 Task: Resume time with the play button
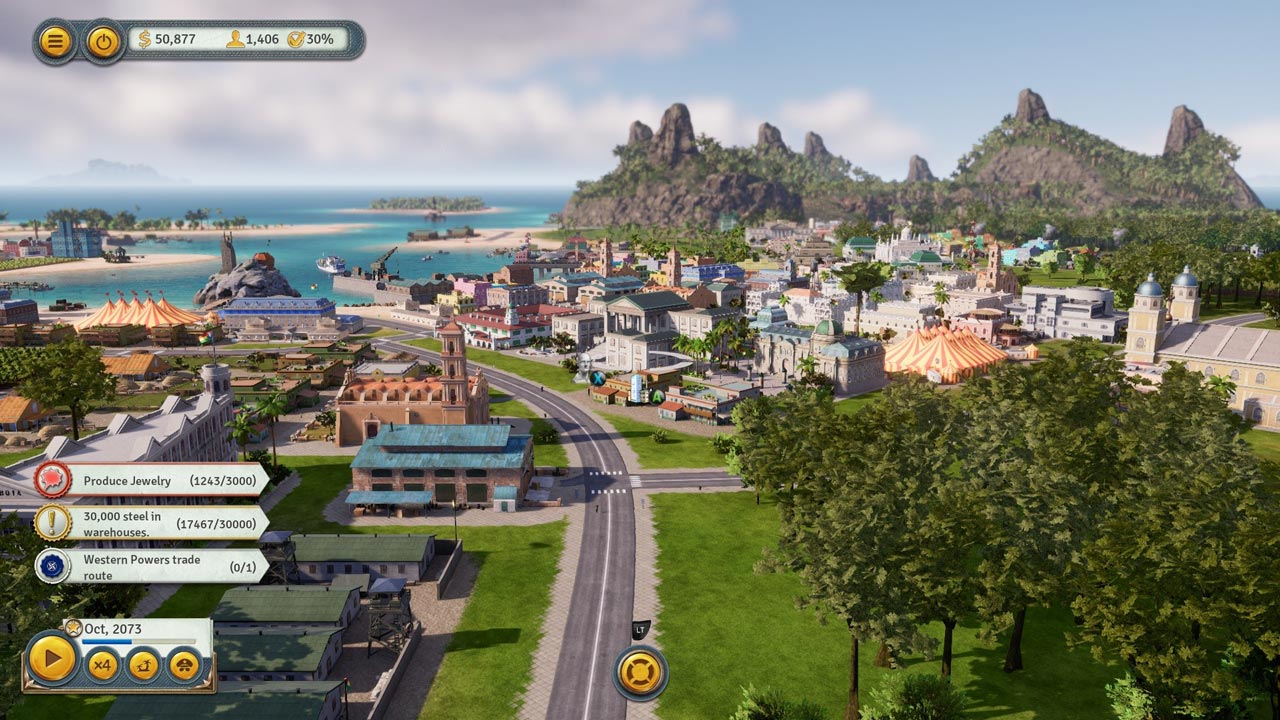(x=51, y=659)
